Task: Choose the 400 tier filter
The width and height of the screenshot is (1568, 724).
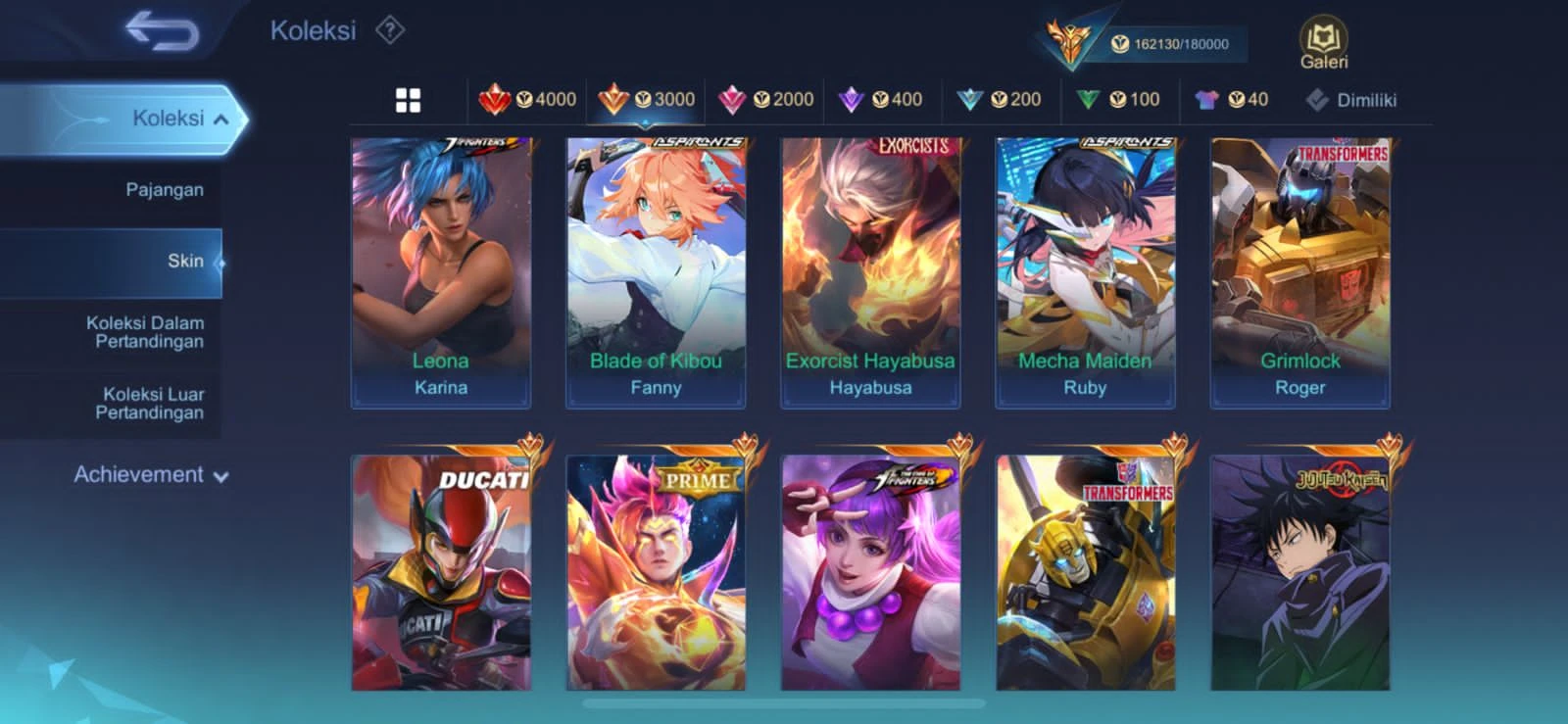Action: point(882,99)
